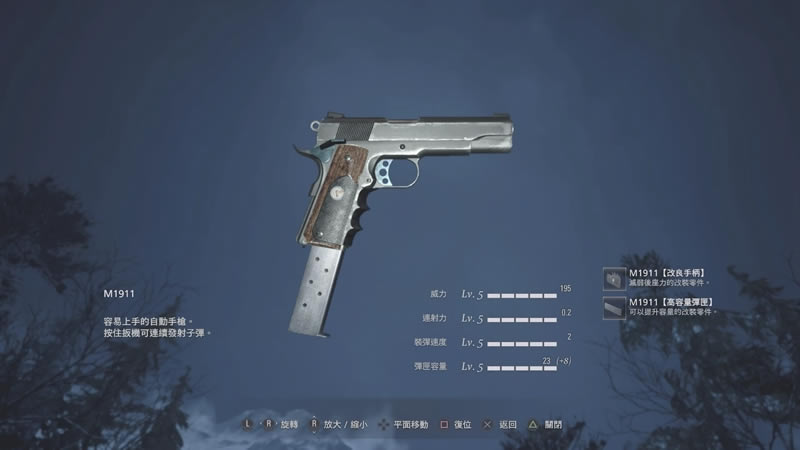Select the M1911 【改良手柄】 attachment entry
Image resolution: width=800 pixels, height=450 pixels.
click(x=668, y=277)
